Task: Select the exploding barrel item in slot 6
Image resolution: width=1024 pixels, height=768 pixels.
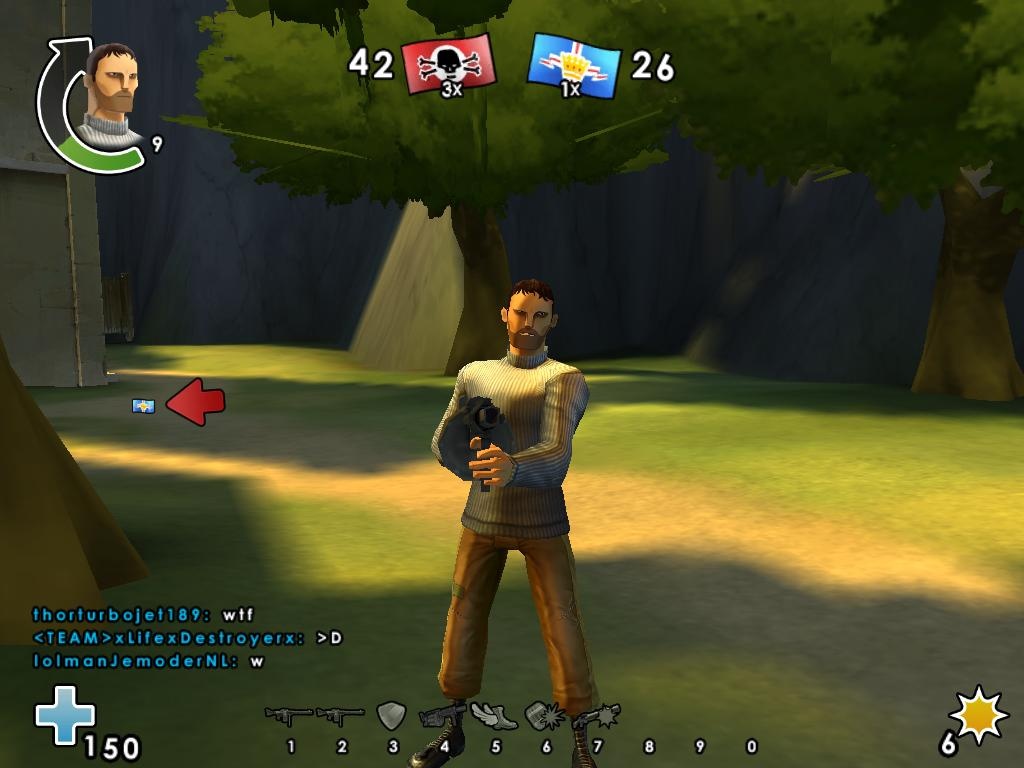Action: coord(545,716)
